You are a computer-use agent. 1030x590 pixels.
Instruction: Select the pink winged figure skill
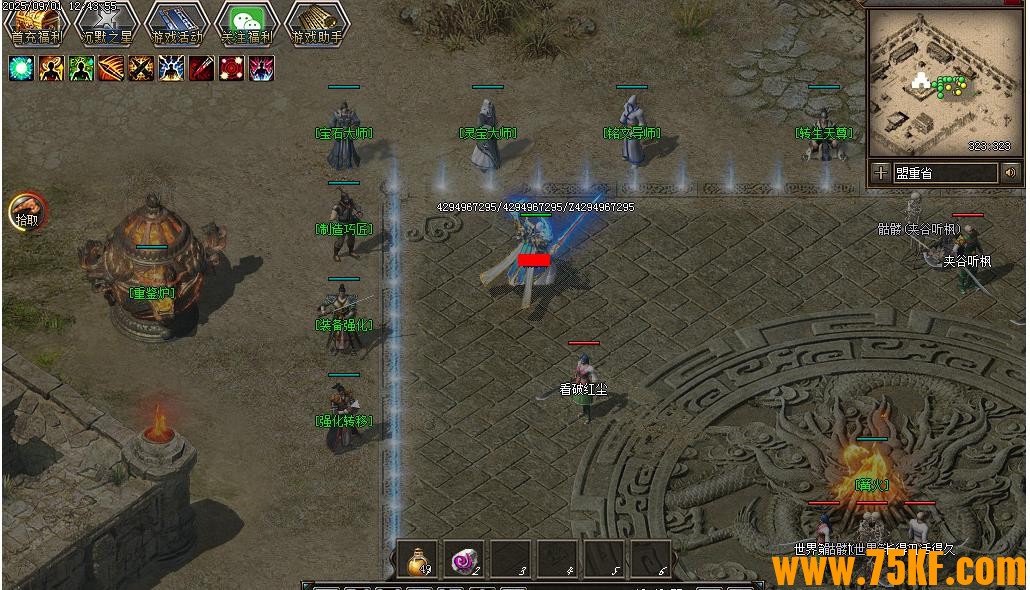(261, 68)
